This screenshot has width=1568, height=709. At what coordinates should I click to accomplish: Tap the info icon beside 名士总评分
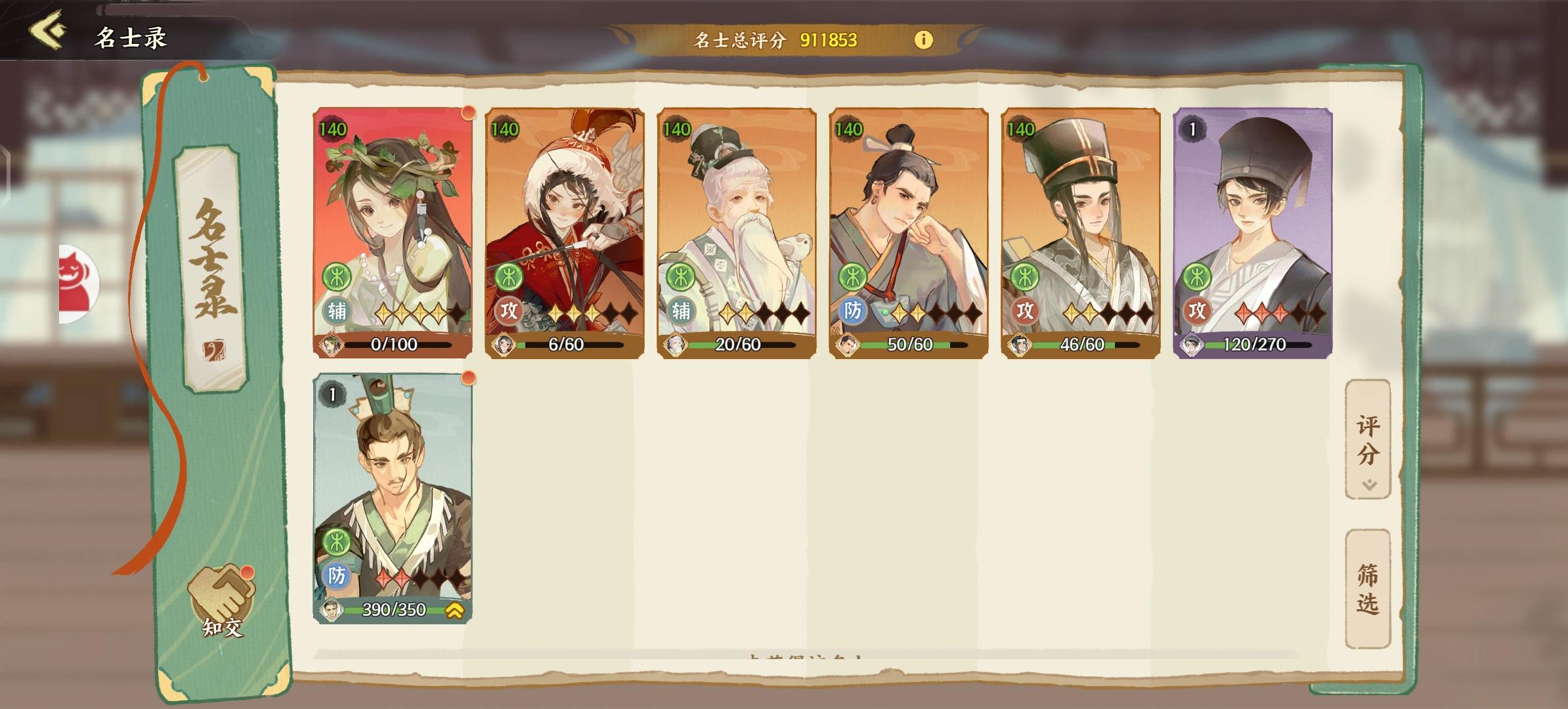[x=925, y=39]
